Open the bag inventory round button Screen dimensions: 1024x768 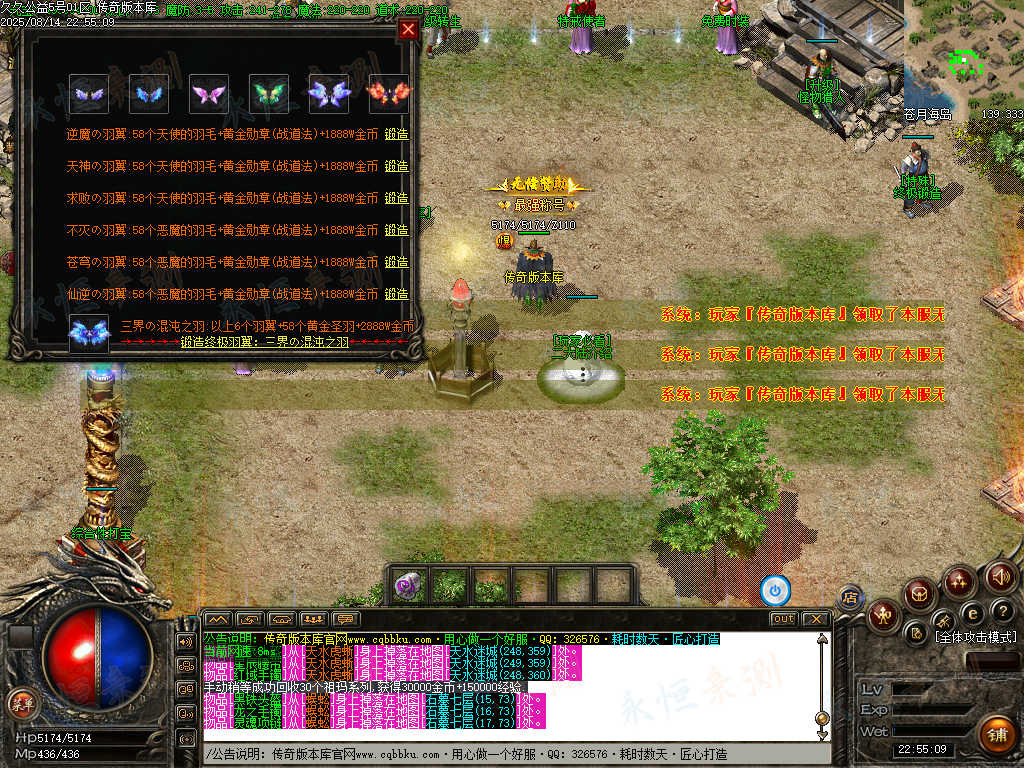(x=920, y=594)
